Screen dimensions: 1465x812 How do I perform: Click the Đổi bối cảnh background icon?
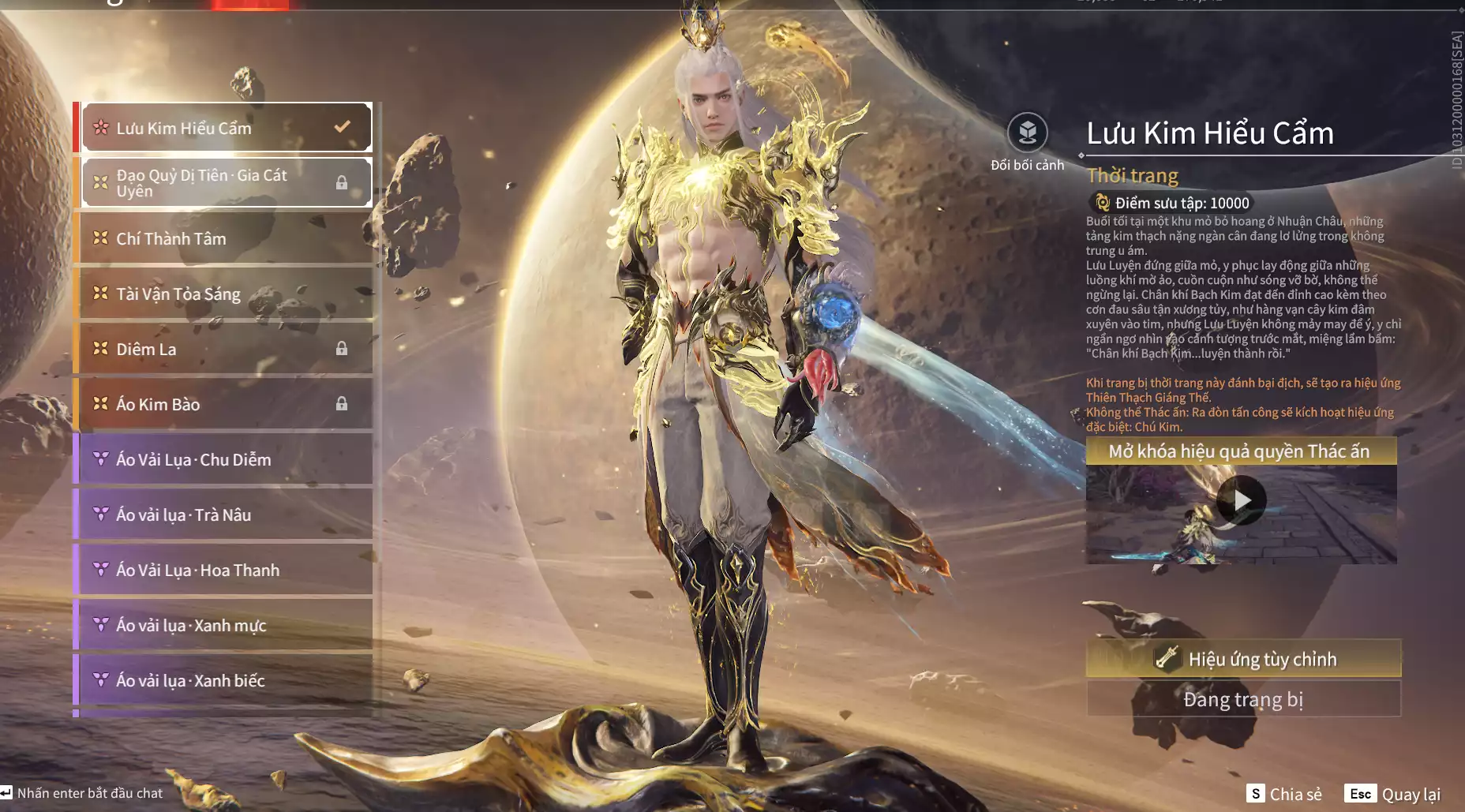tap(1027, 133)
